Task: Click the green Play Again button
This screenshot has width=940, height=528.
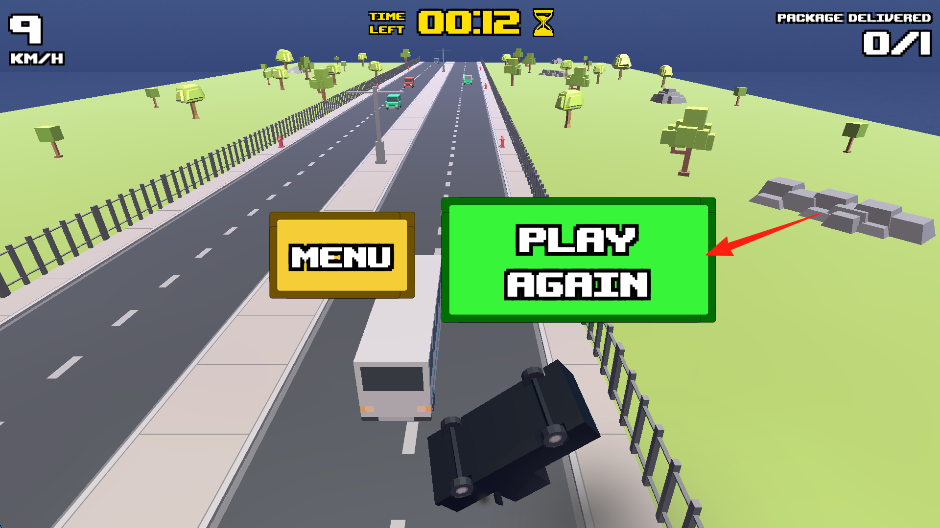Action: 578,260
